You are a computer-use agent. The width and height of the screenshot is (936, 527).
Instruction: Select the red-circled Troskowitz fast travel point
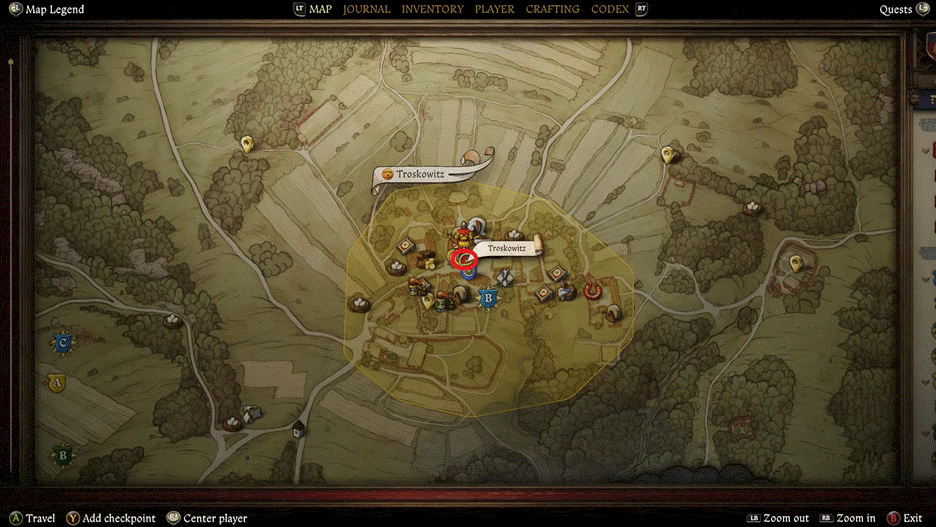(x=464, y=261)
